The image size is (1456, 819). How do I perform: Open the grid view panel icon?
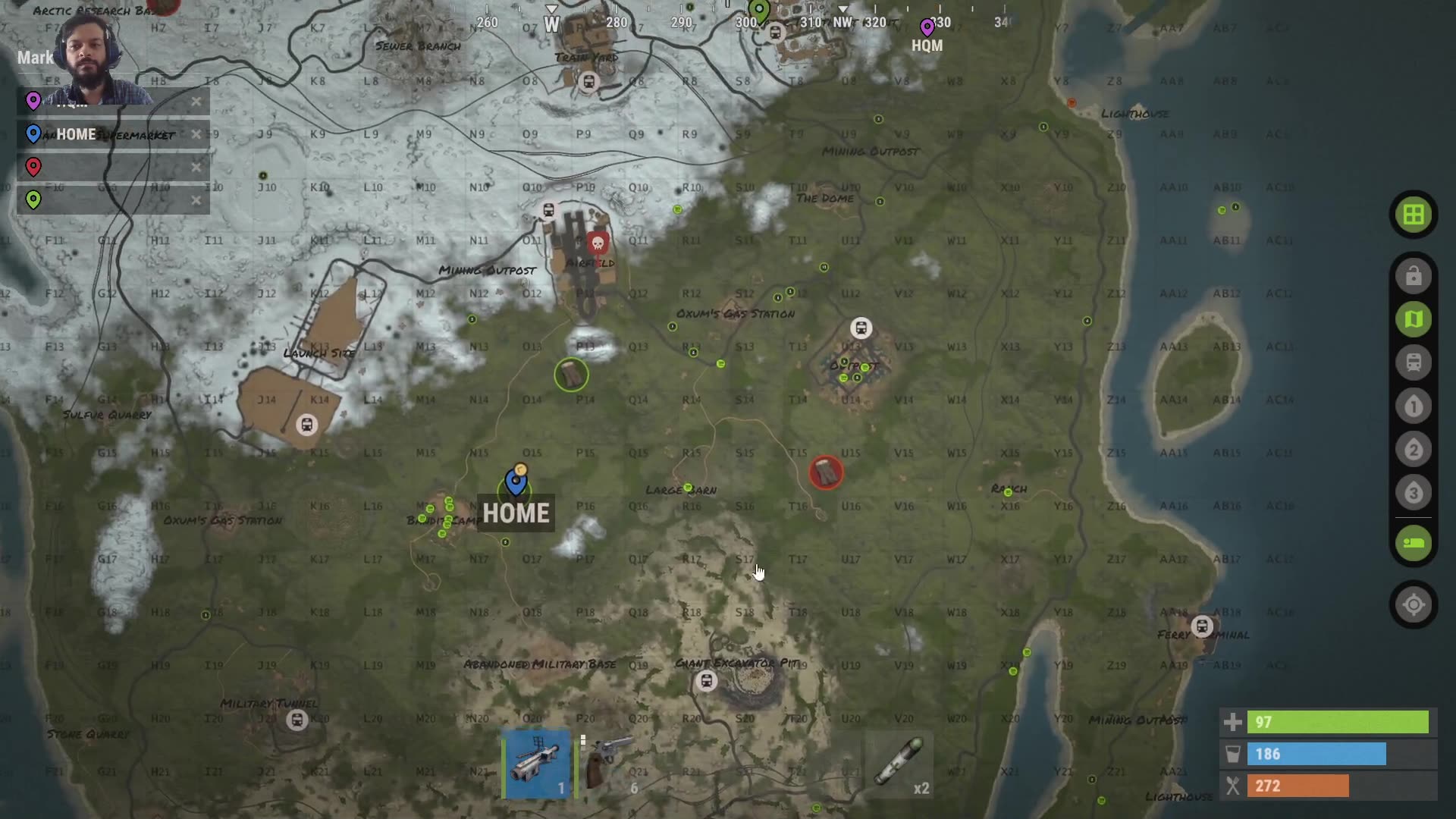click(x=1412, y=214)
